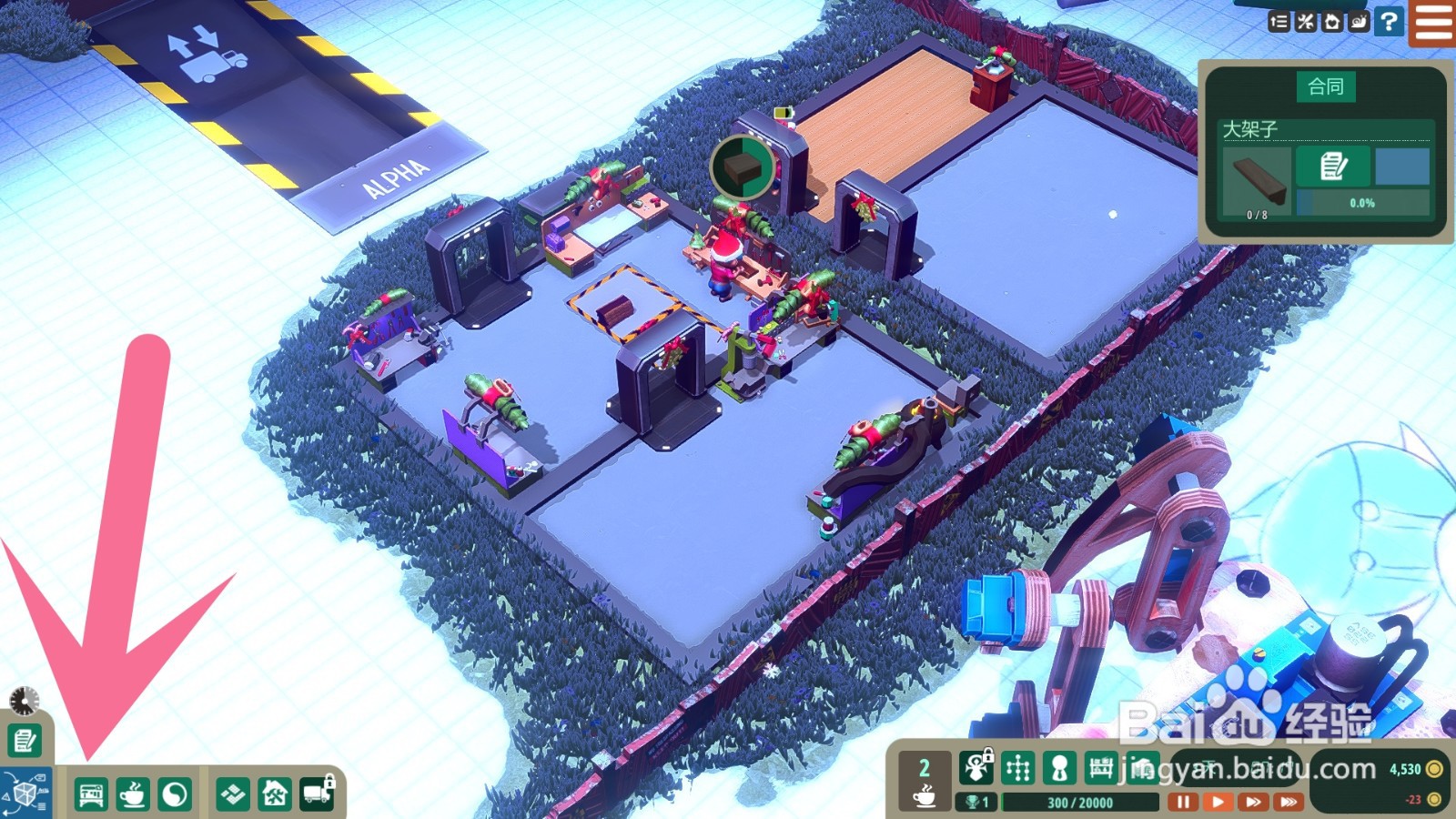Choose the floor tiles build tool

click(233, 794)
